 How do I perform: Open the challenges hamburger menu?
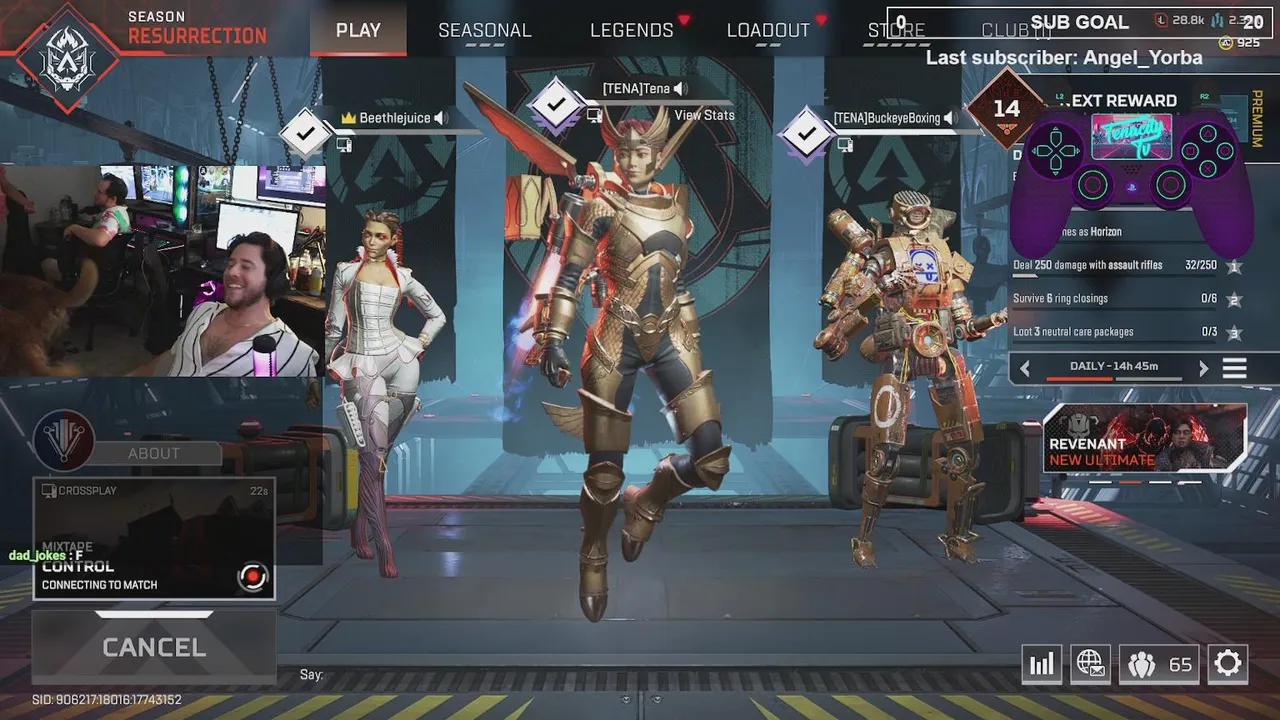1232,367
